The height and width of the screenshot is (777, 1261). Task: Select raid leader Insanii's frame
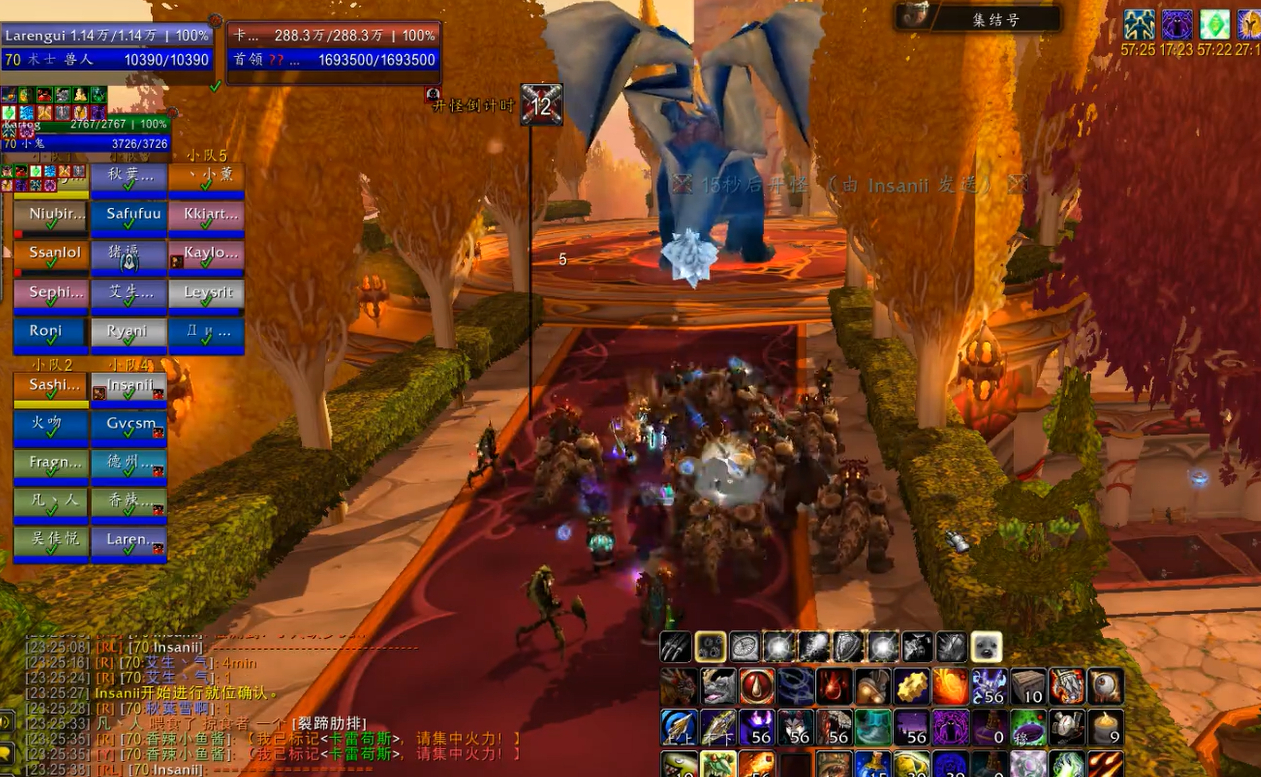pyautogui.click(x=129, y=387)
